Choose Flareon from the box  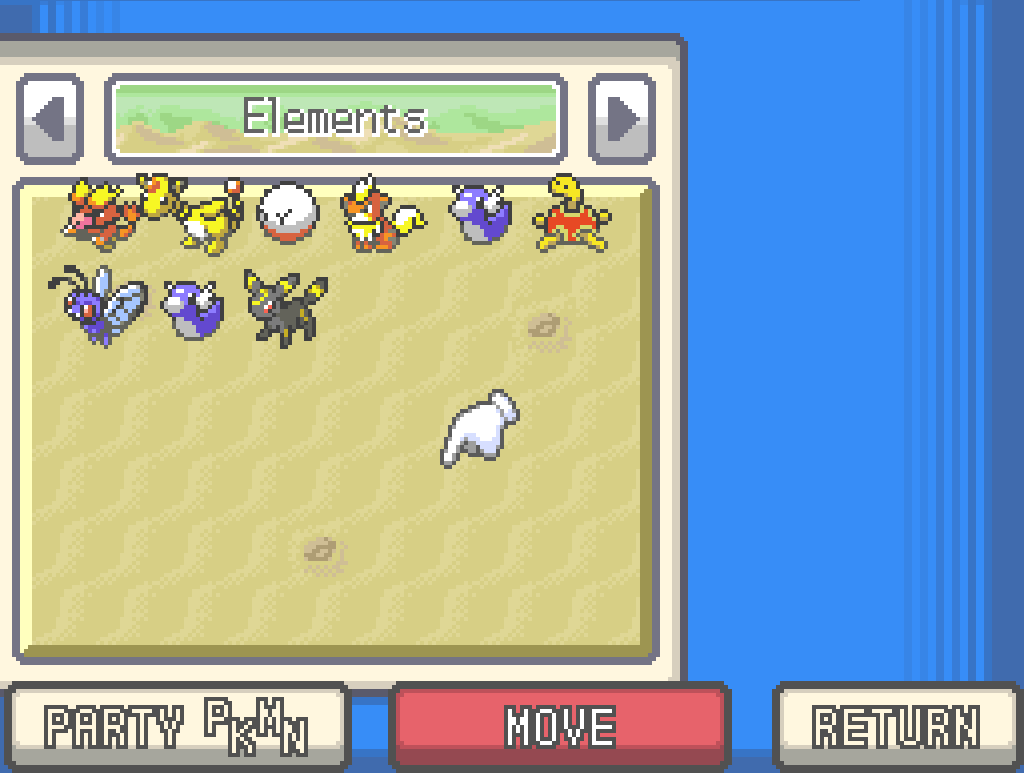point(380,216)
